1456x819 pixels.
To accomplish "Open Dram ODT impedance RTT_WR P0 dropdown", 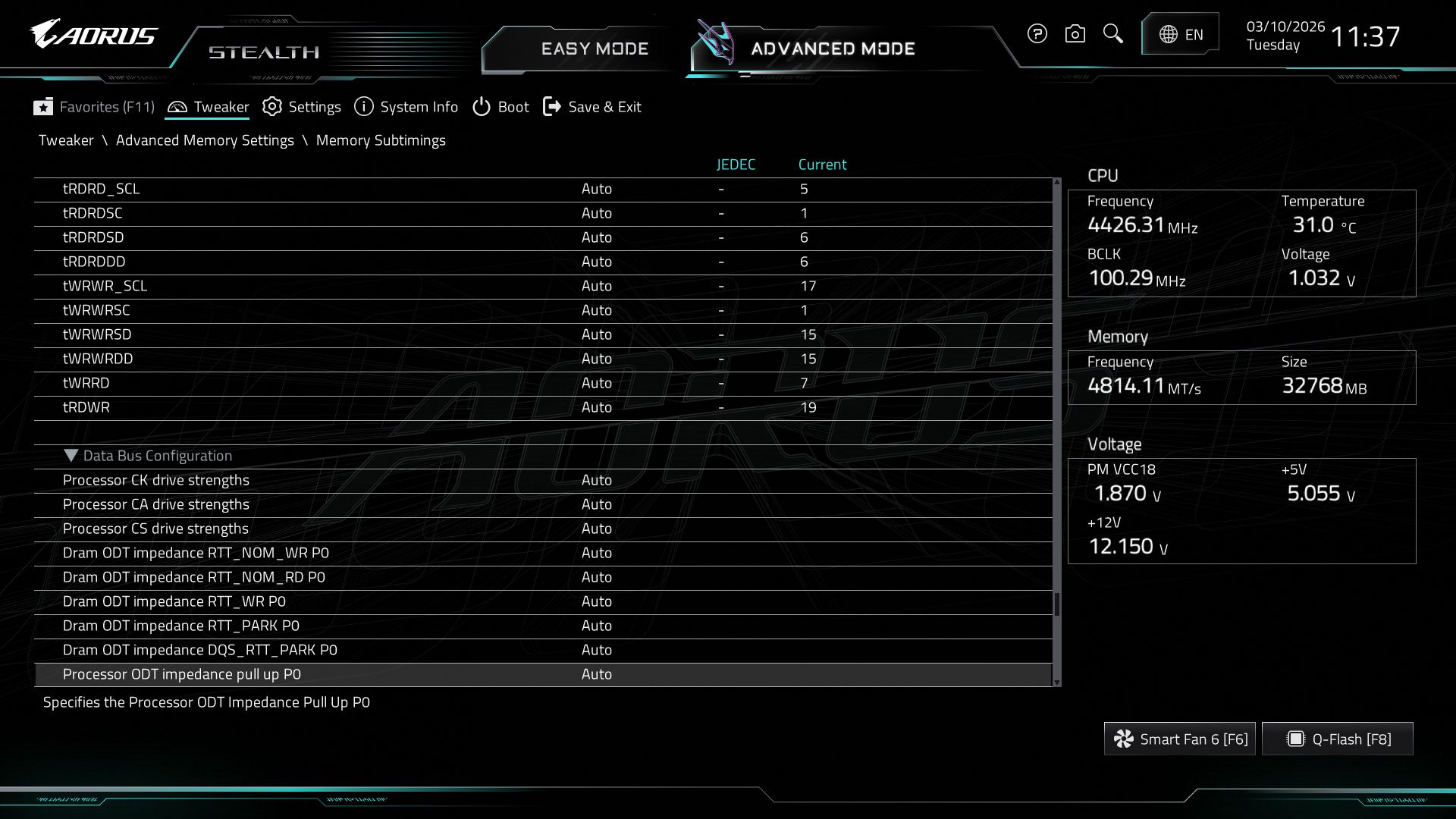I will coord(598,601).
